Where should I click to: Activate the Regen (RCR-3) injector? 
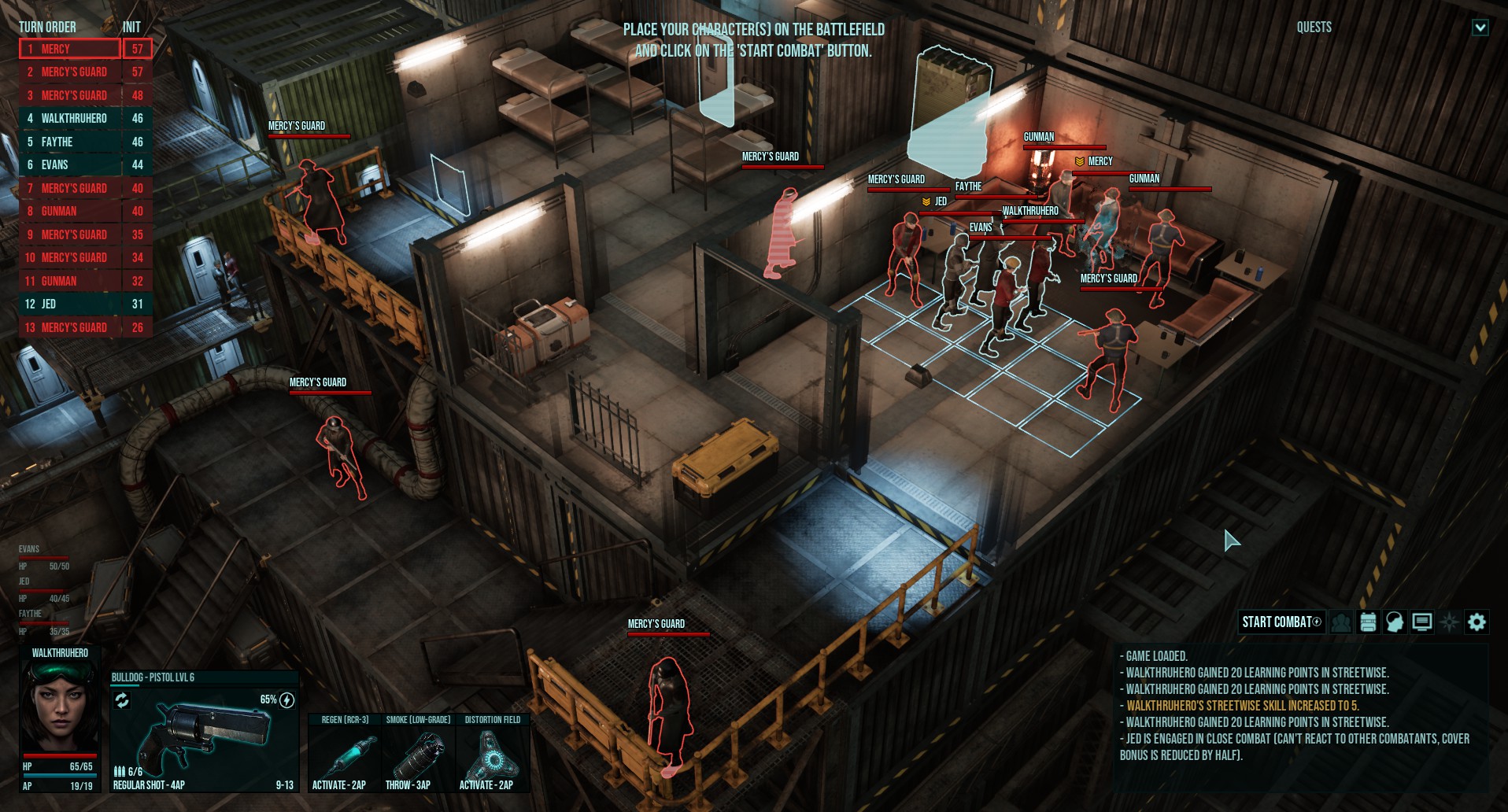(x=344, y=753)
